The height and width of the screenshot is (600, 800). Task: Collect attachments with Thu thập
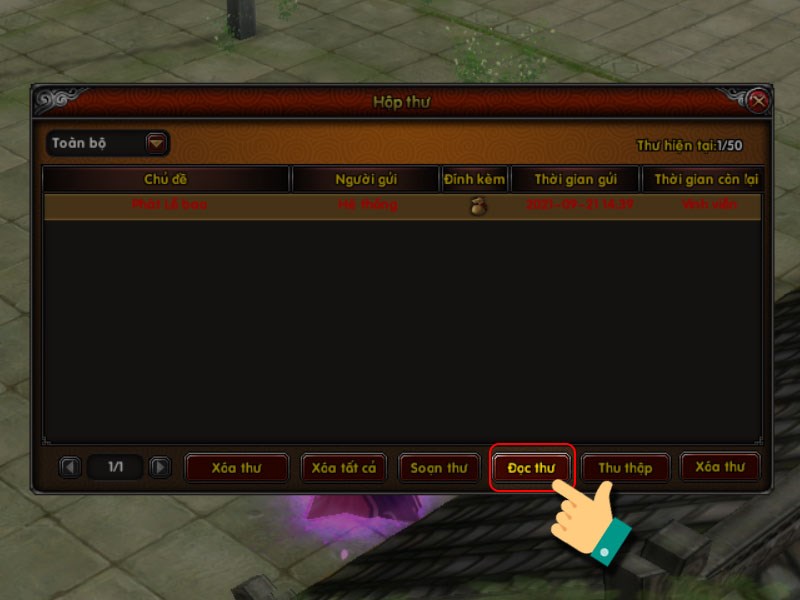pos(625,468)
